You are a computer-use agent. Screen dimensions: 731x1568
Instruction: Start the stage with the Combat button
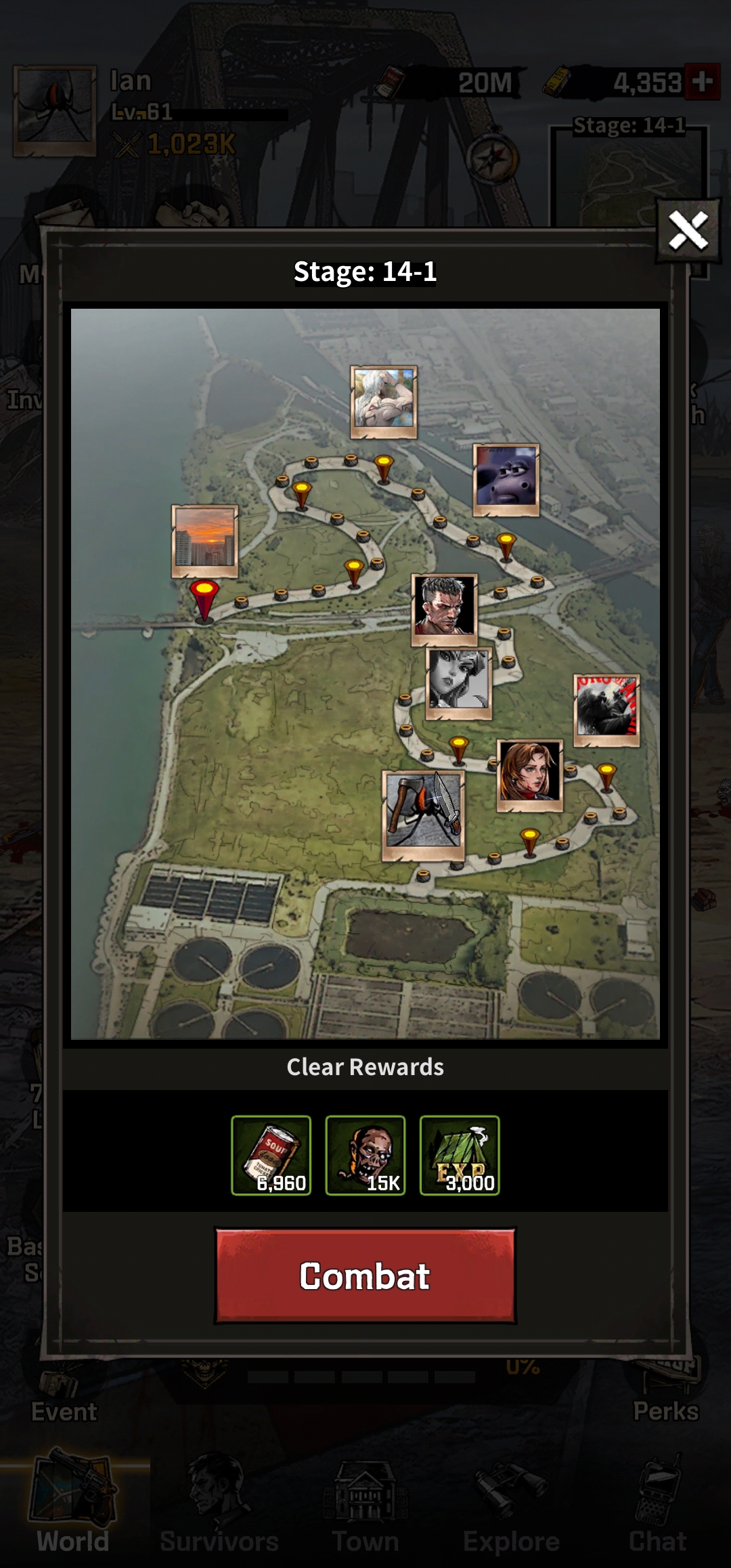[x=365, y=1276]
